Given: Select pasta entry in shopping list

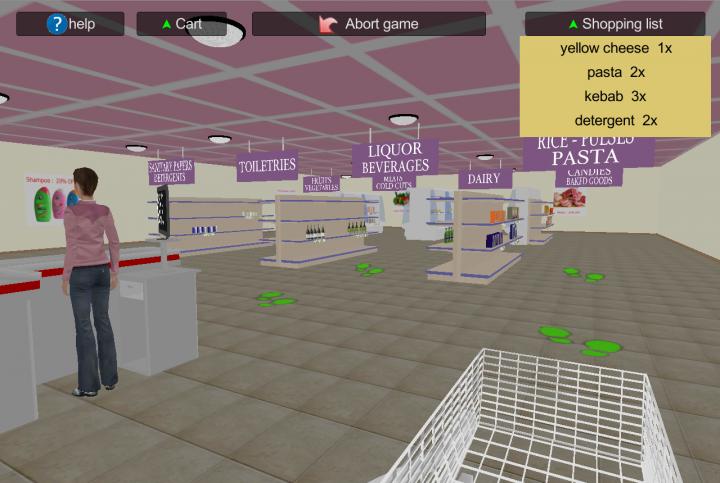Looking at the screenshot, I should tap(615, 72).
